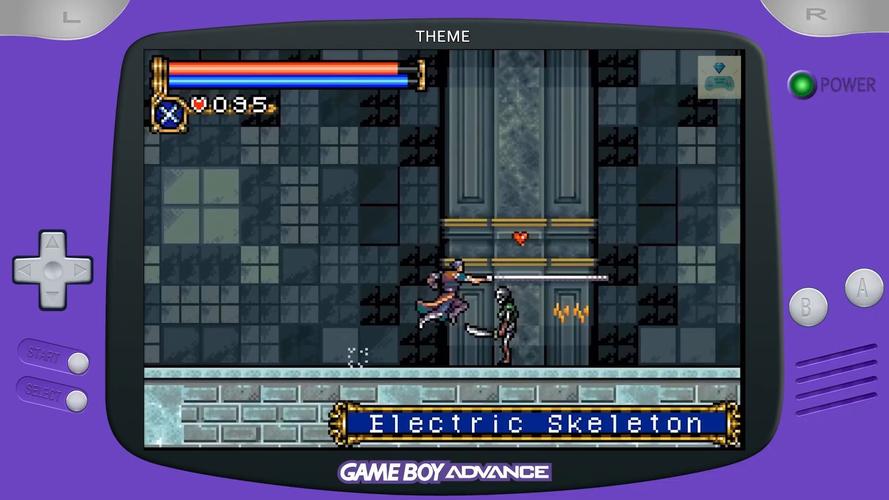Tap down on the D-pad
This screenshot has width=889, height=500.
(x=52, y=295)
